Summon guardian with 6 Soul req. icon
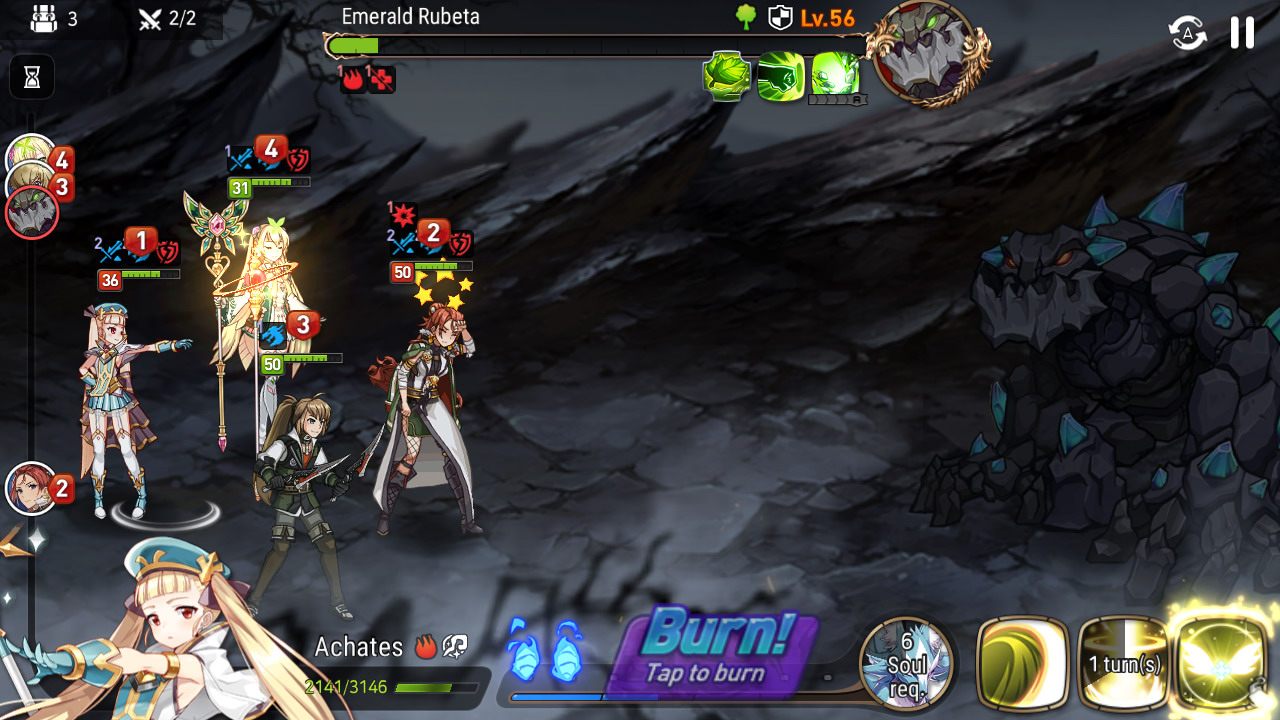The height and width of the screenshot is (720, 1280). [906, 659]
